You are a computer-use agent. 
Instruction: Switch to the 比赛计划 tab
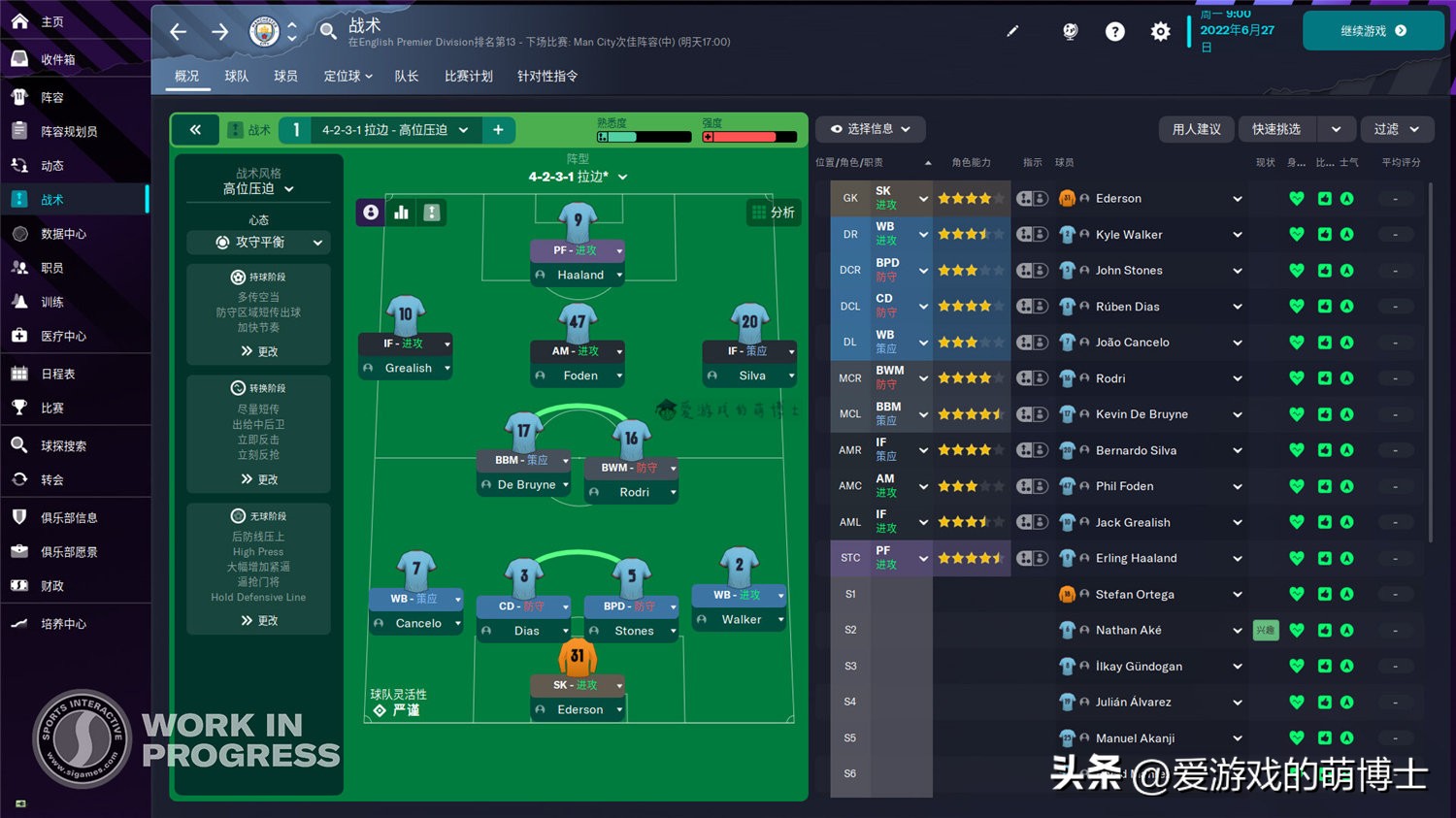(468, 76)
